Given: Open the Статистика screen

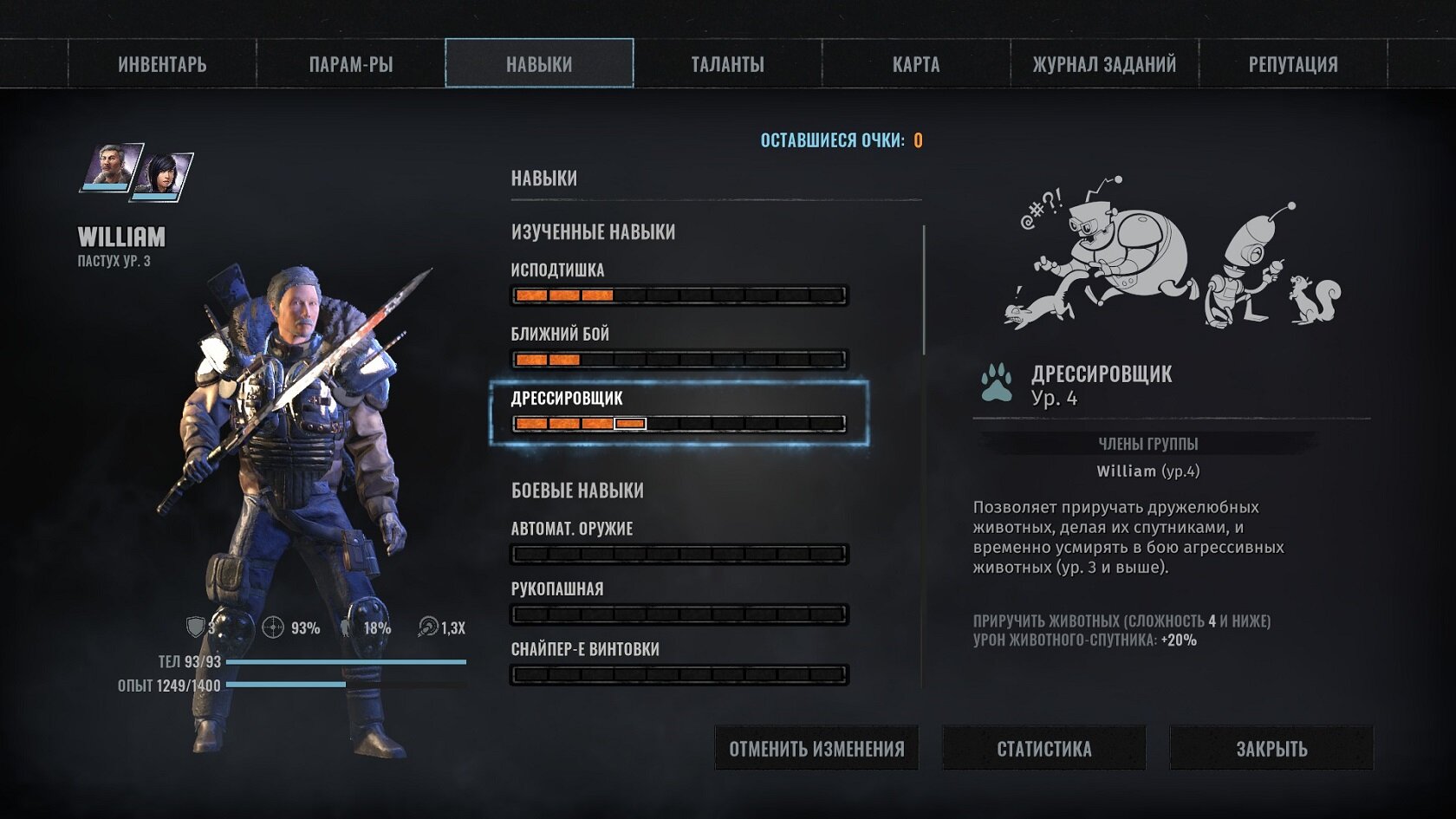Looking at the screenshot, I should pyautogui.click(x=1043, y=748).
